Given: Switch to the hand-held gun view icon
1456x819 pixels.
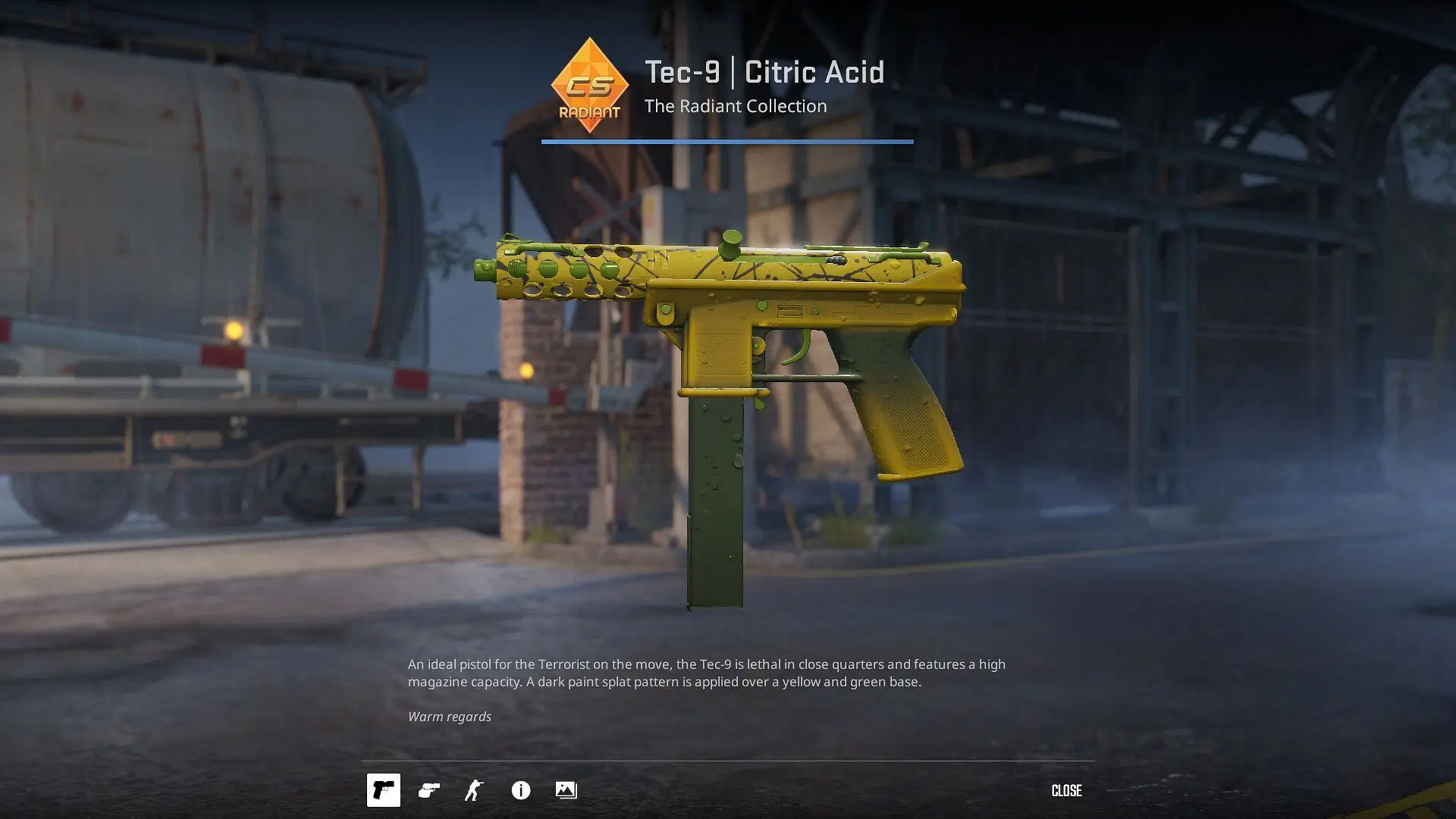Looking at the screenshot, I should (428, 790).
